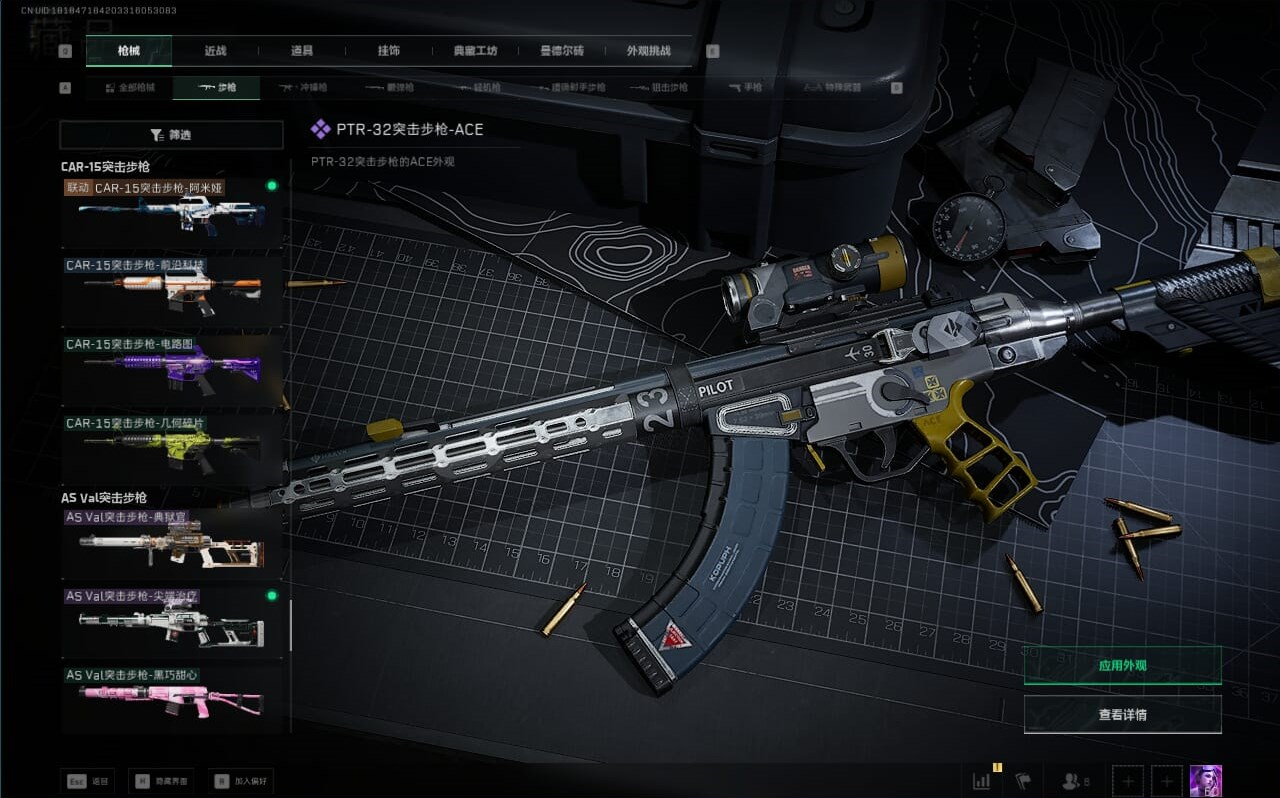Apply the skin with 应用外观
This screenshot has height=798, width=1280.
pyautogui.click(x=1122, y=665)
